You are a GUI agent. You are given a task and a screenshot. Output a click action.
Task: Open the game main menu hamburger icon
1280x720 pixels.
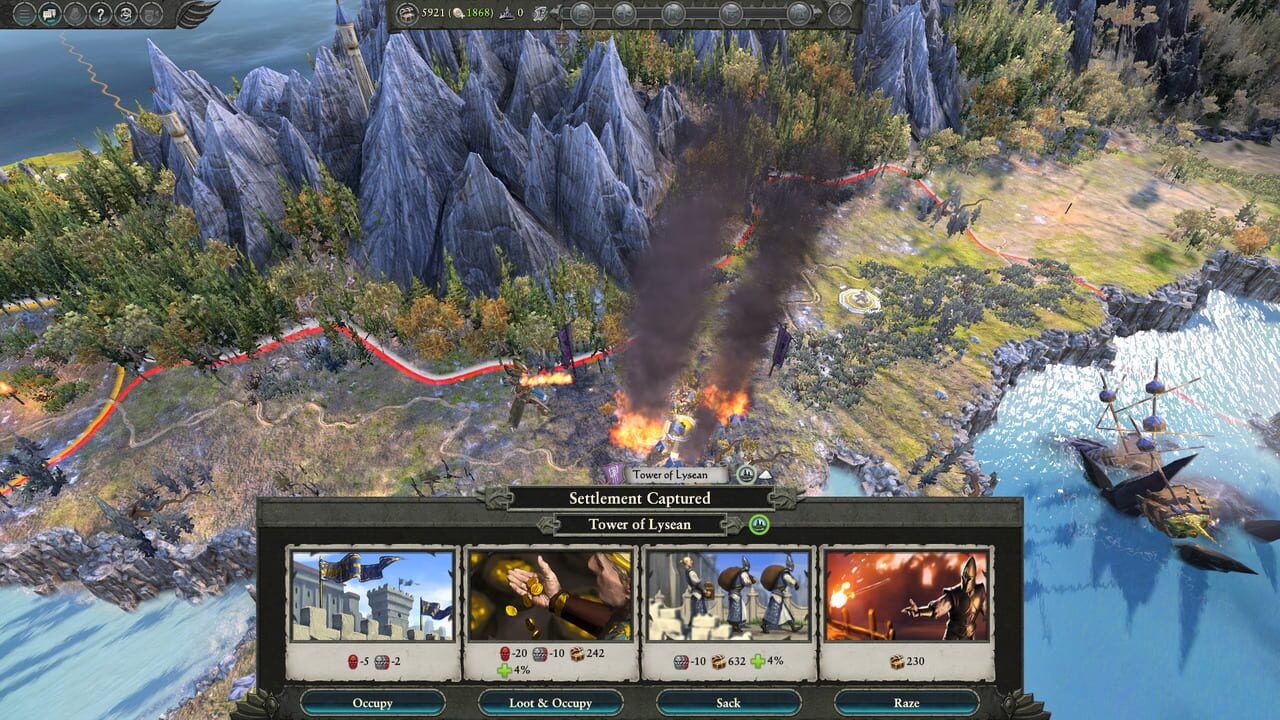(24, 14)
